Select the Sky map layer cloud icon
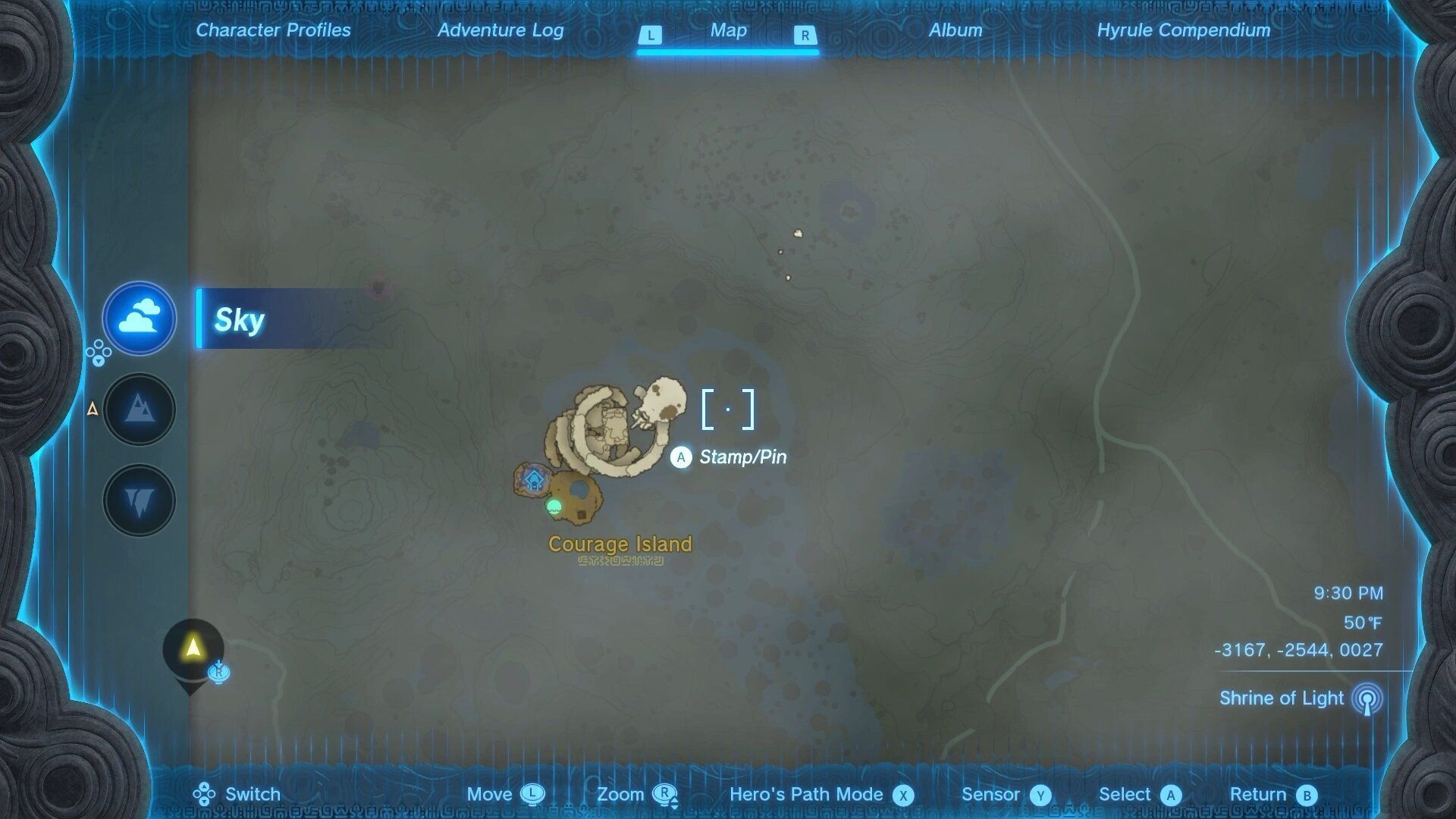This screenshot has height=819, width=1456. (139, 318)
